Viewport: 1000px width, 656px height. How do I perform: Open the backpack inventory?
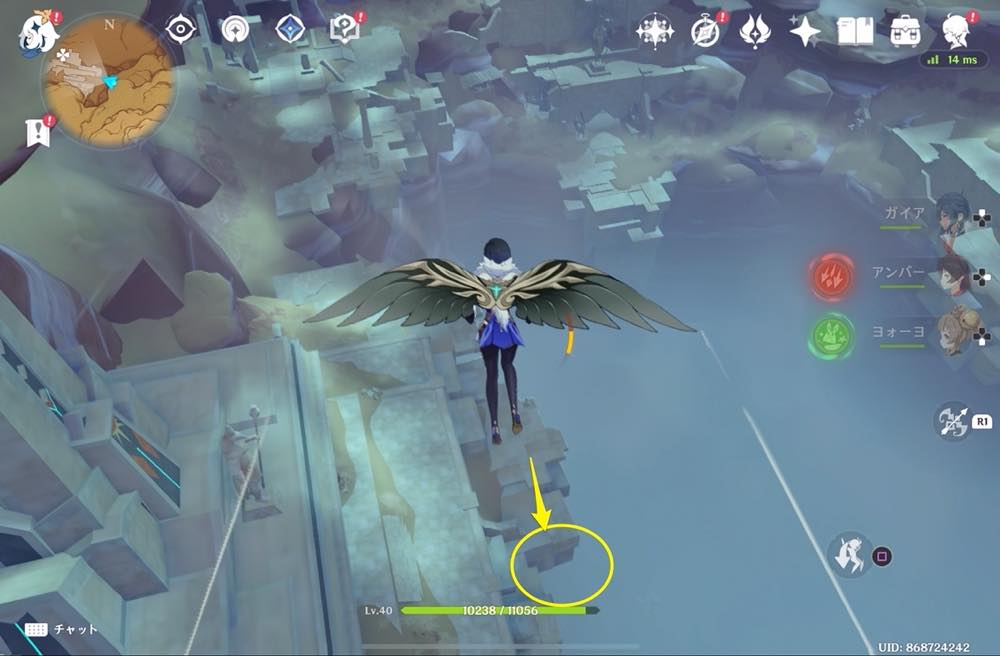907,31
